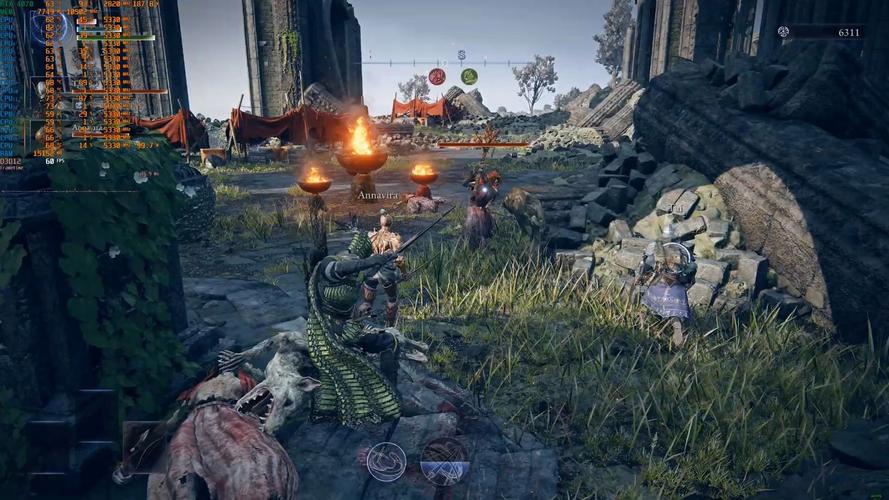The height and width of the screenshot is (500, 889).
Task: Select the green marker on the compass
Action: (469, 76)
